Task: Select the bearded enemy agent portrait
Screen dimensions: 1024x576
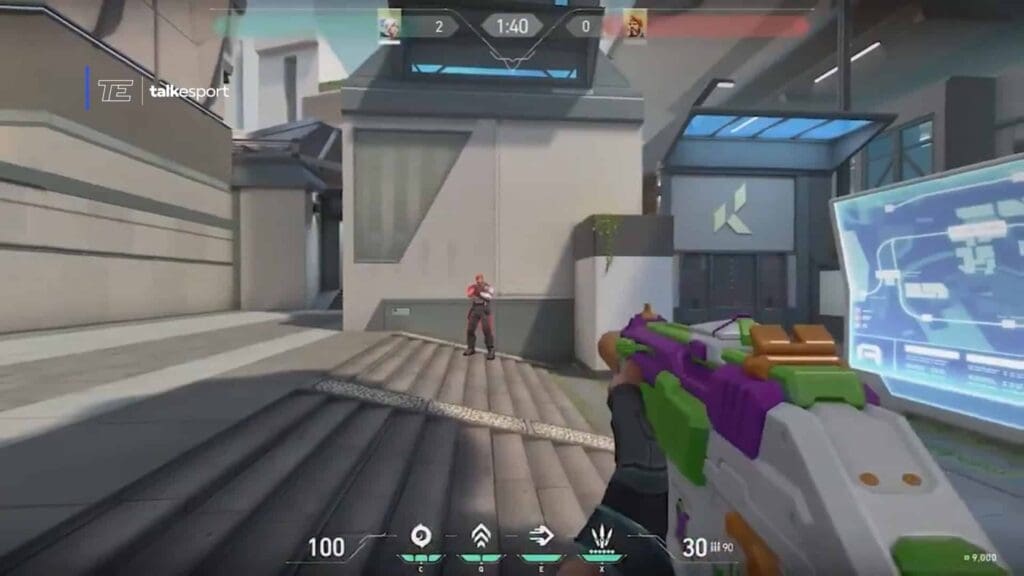Action: click(x=635, y=25)
